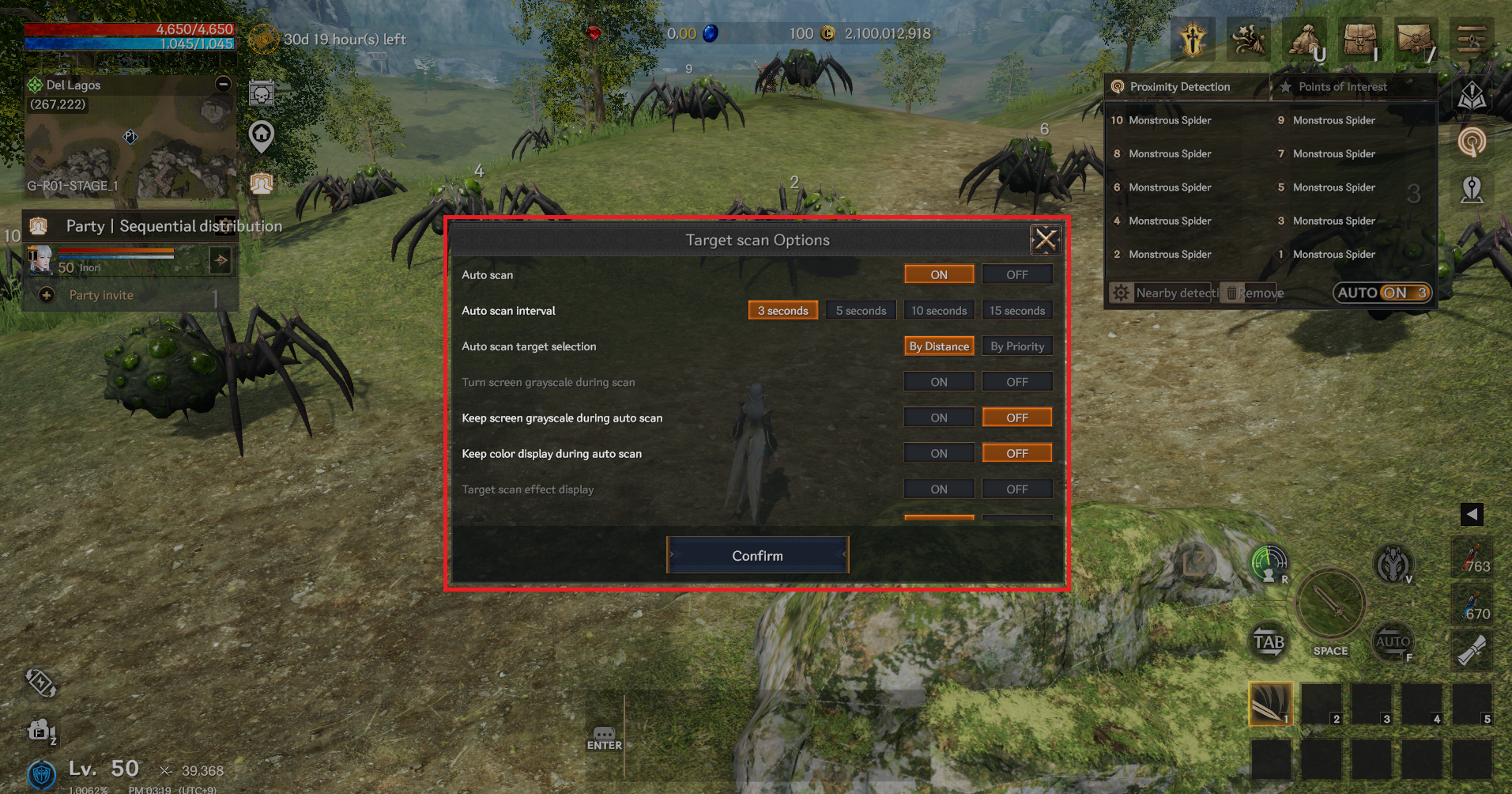Switch to the Points of Interest tab
The image size is (1512, 794).
point(1341,87)
